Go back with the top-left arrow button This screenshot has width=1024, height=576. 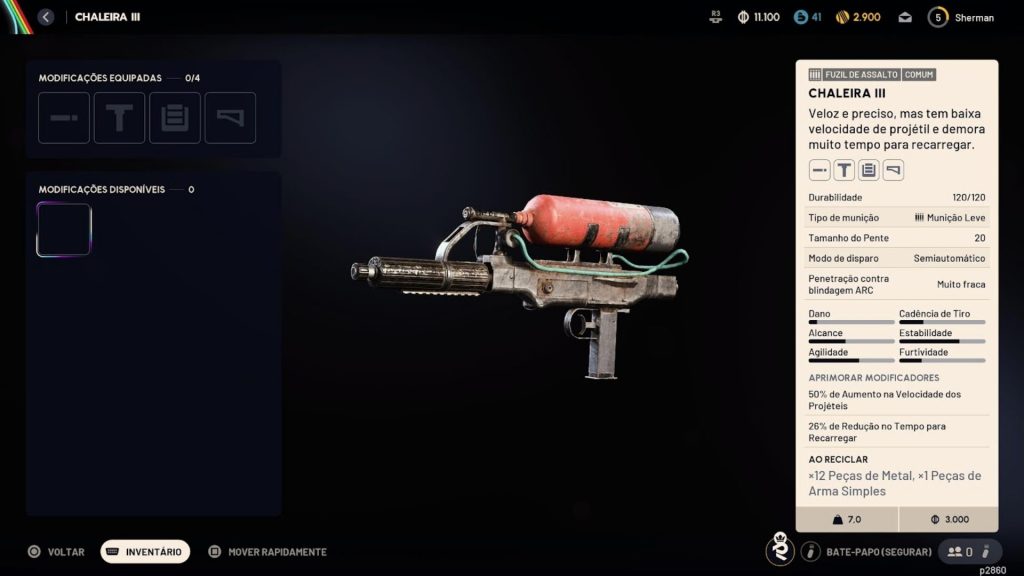point(45,17)
